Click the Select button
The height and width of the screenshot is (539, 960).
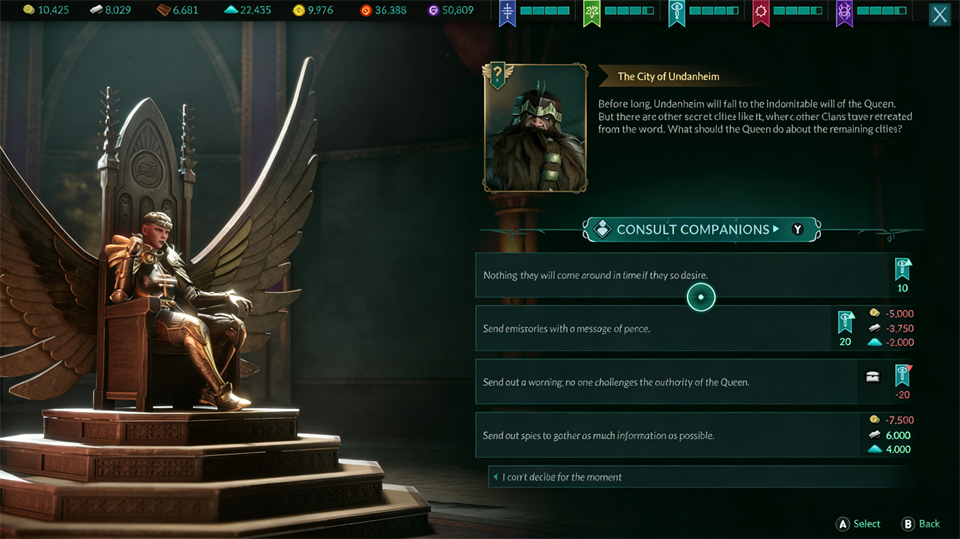pyautogui.click(x=858, y=524)
